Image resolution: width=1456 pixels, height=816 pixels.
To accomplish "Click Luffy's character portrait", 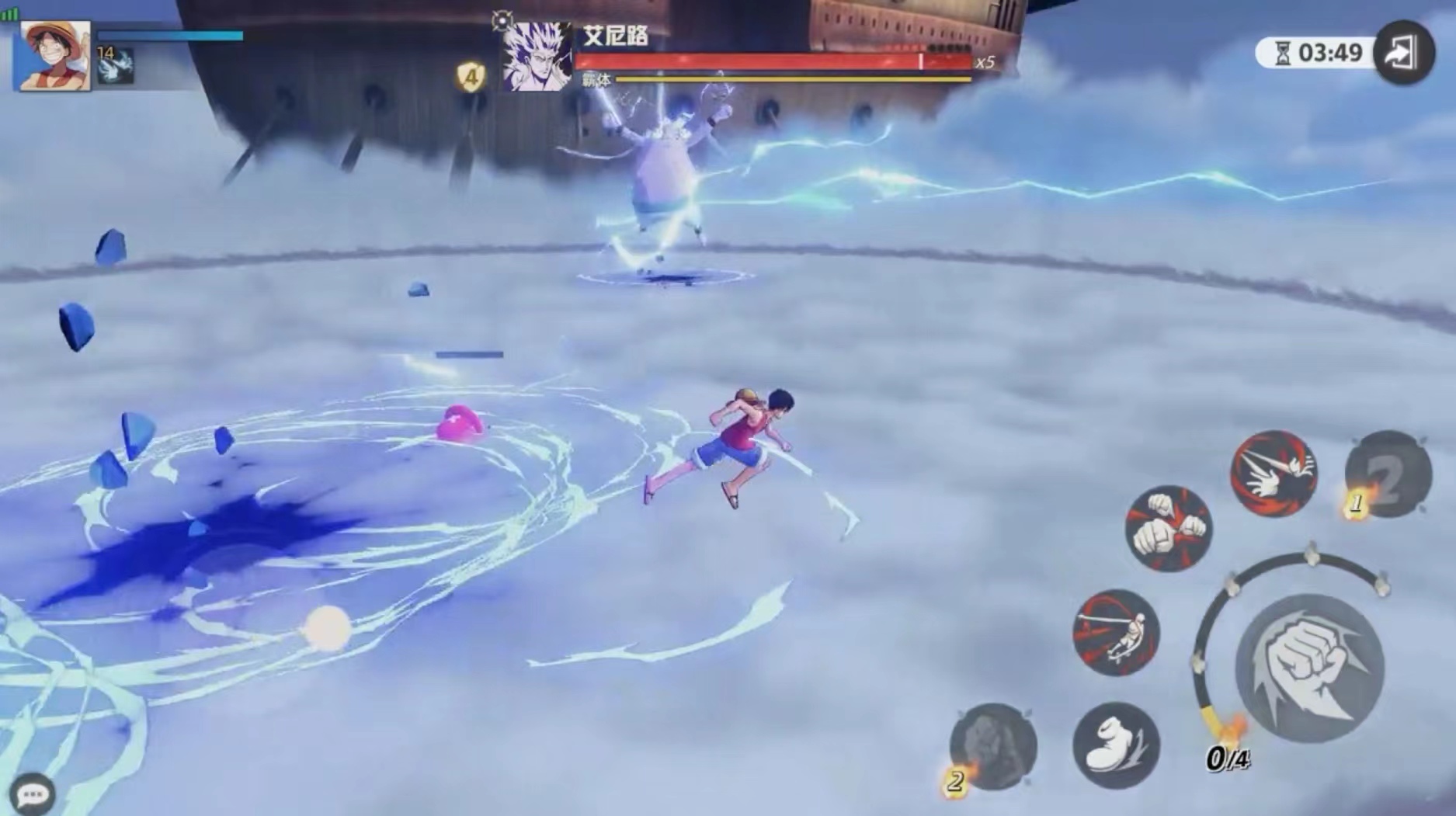I will [x=54, y=56].
